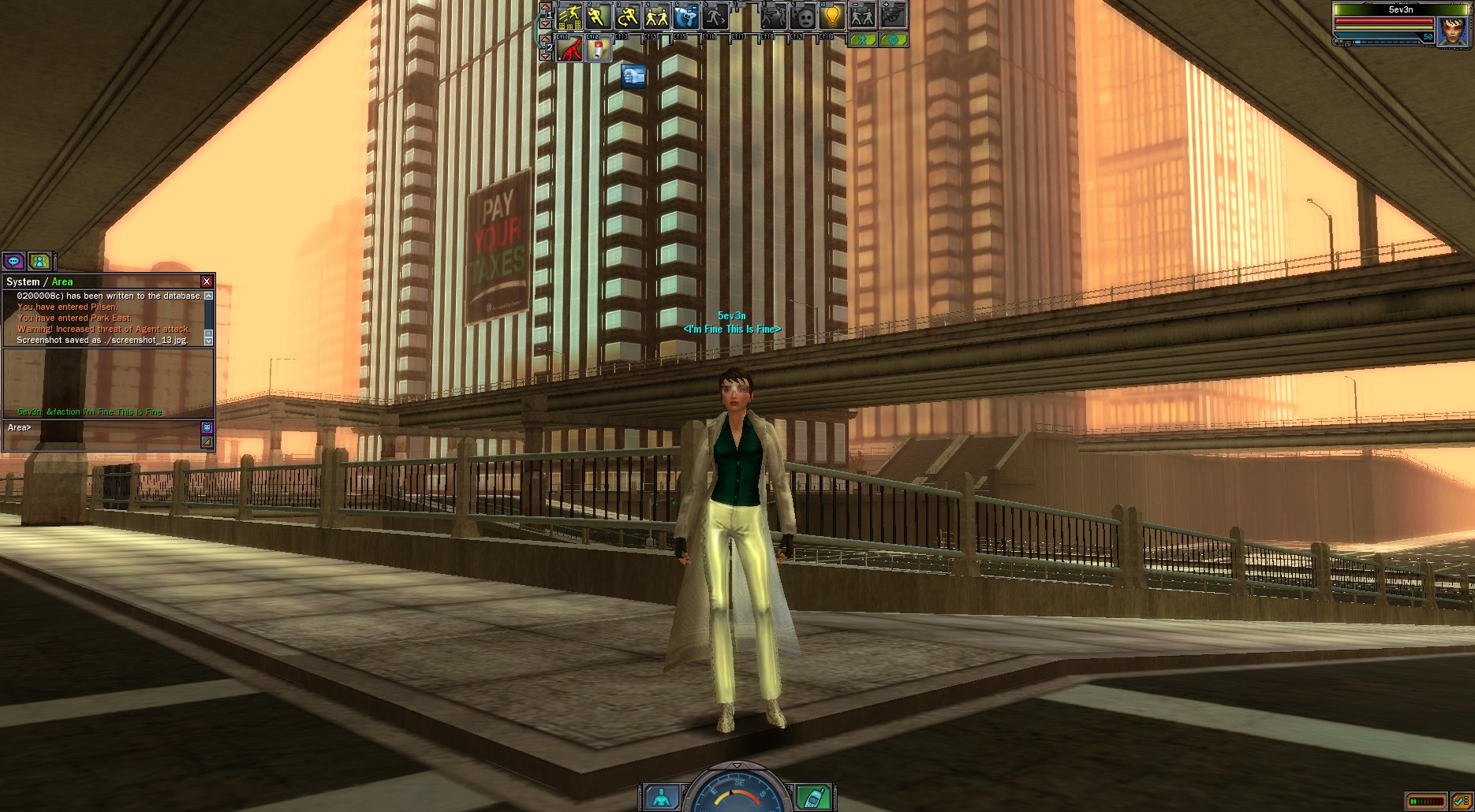The width and height of the screenshot is (1475, 812).
Task: Open the green cell phone button
Action: (x=813, y=797)
